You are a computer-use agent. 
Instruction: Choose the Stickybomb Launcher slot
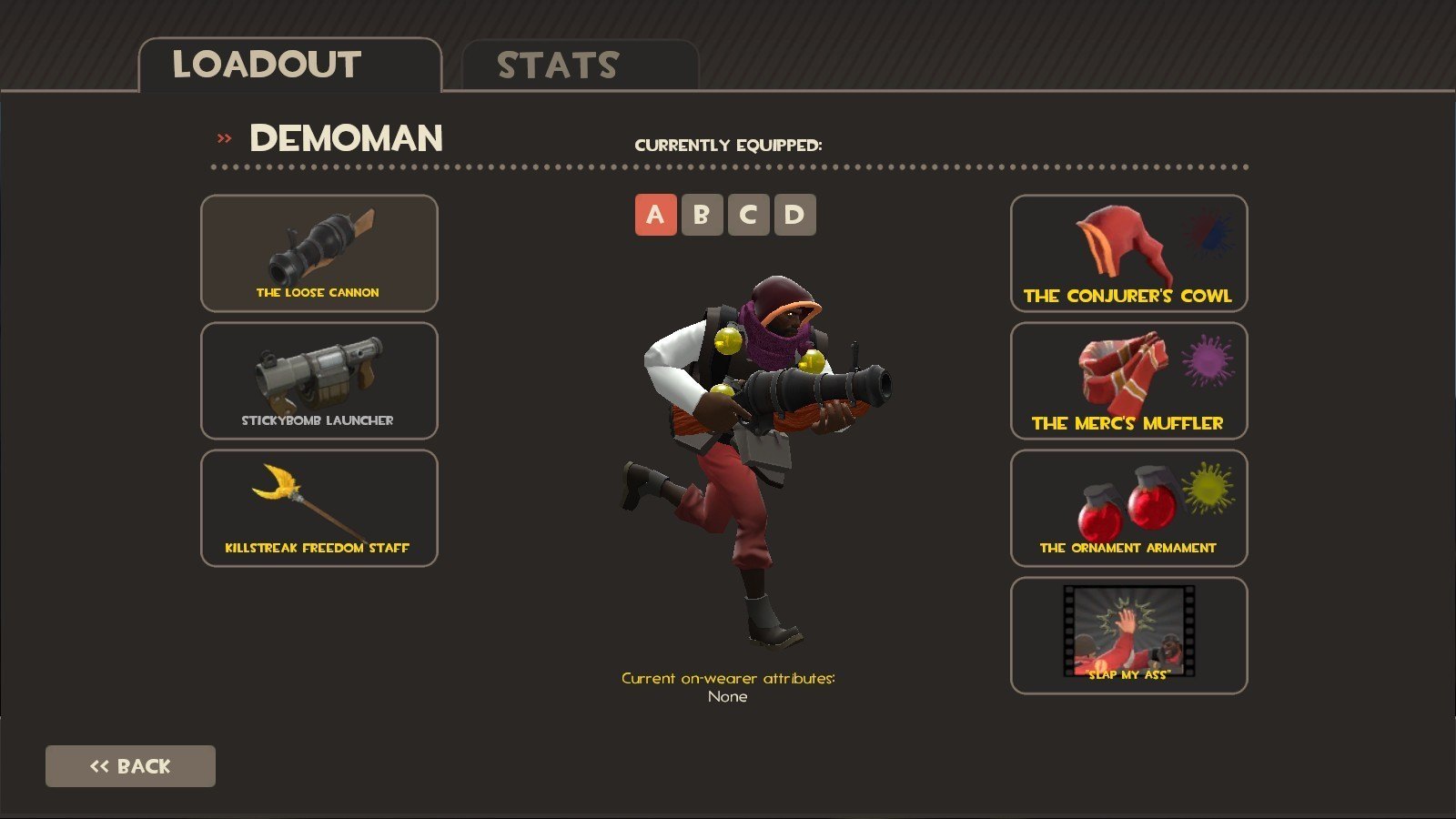318,380
